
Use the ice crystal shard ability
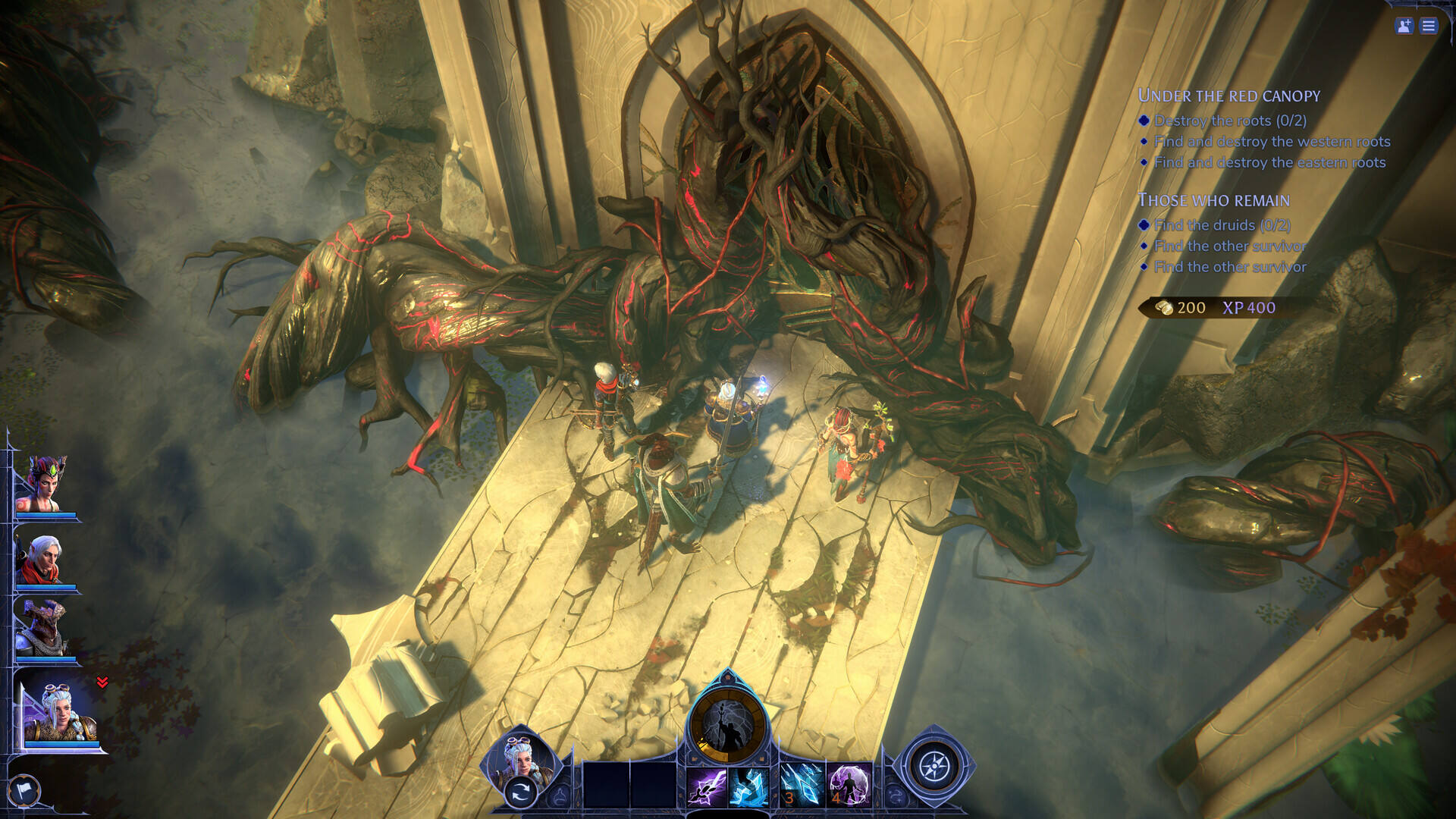click(x=749, y=786)
